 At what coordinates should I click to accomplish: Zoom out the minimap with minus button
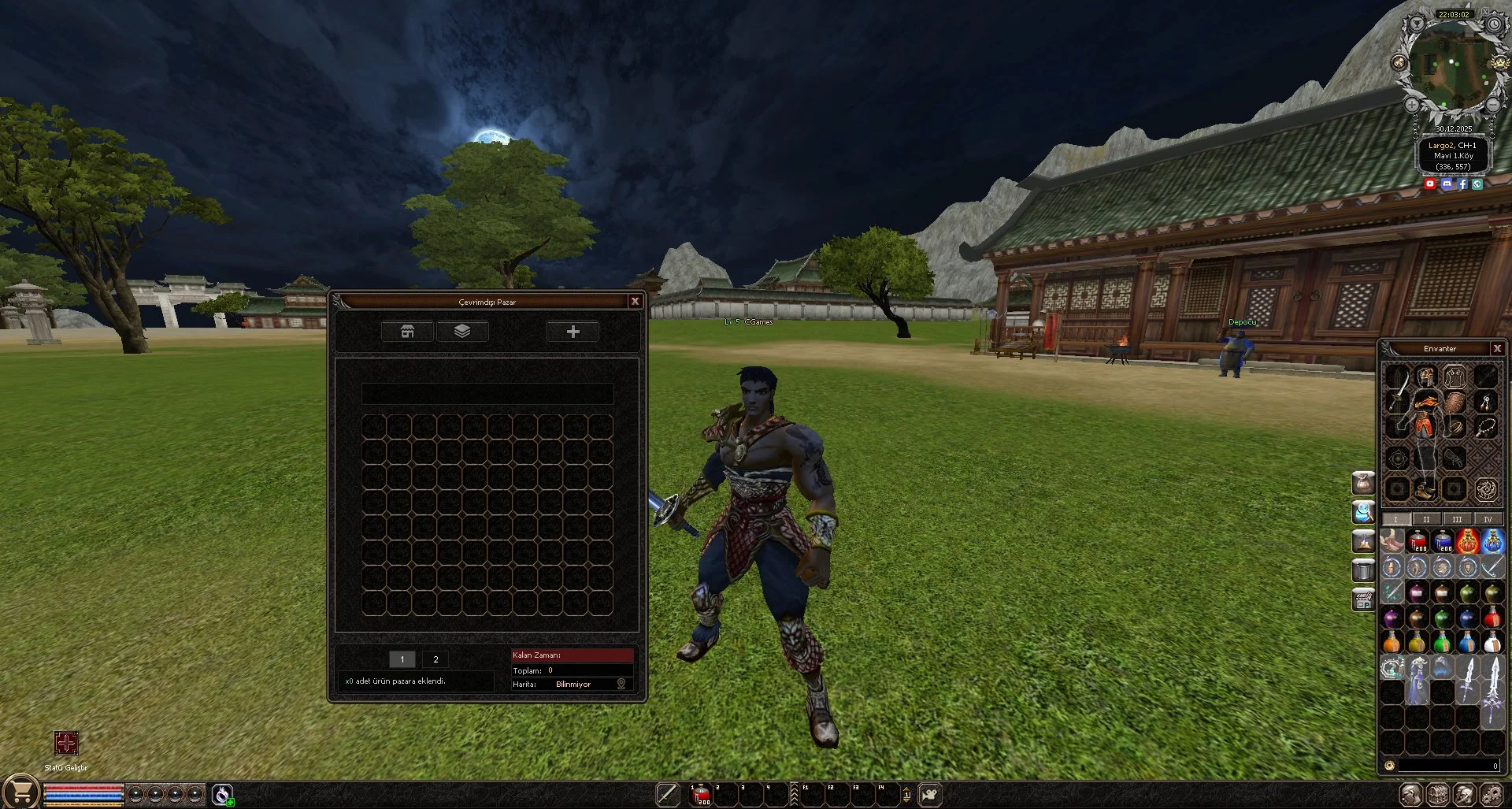1492,105
